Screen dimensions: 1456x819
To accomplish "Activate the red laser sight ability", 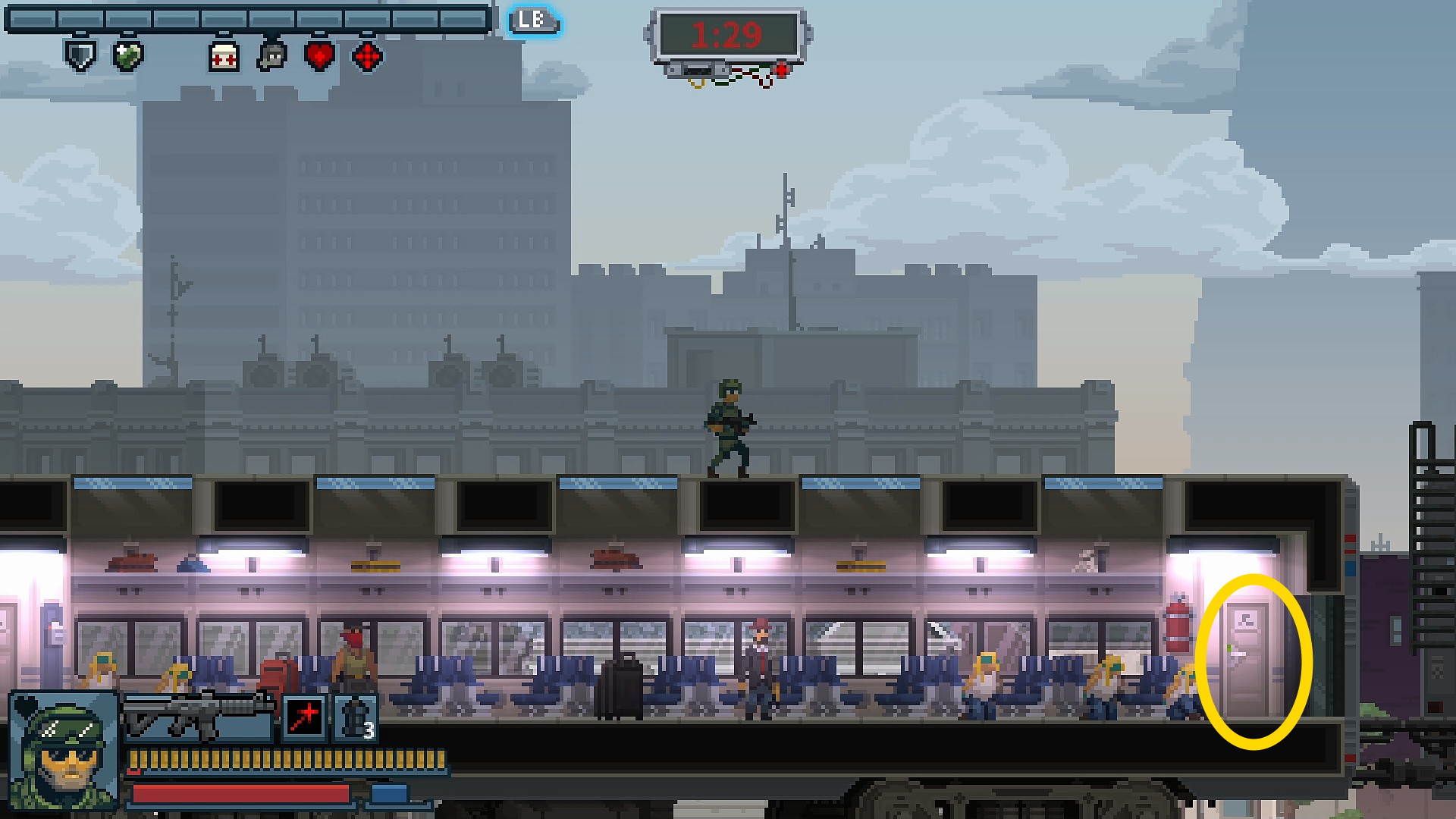I will tap(305, 717).
